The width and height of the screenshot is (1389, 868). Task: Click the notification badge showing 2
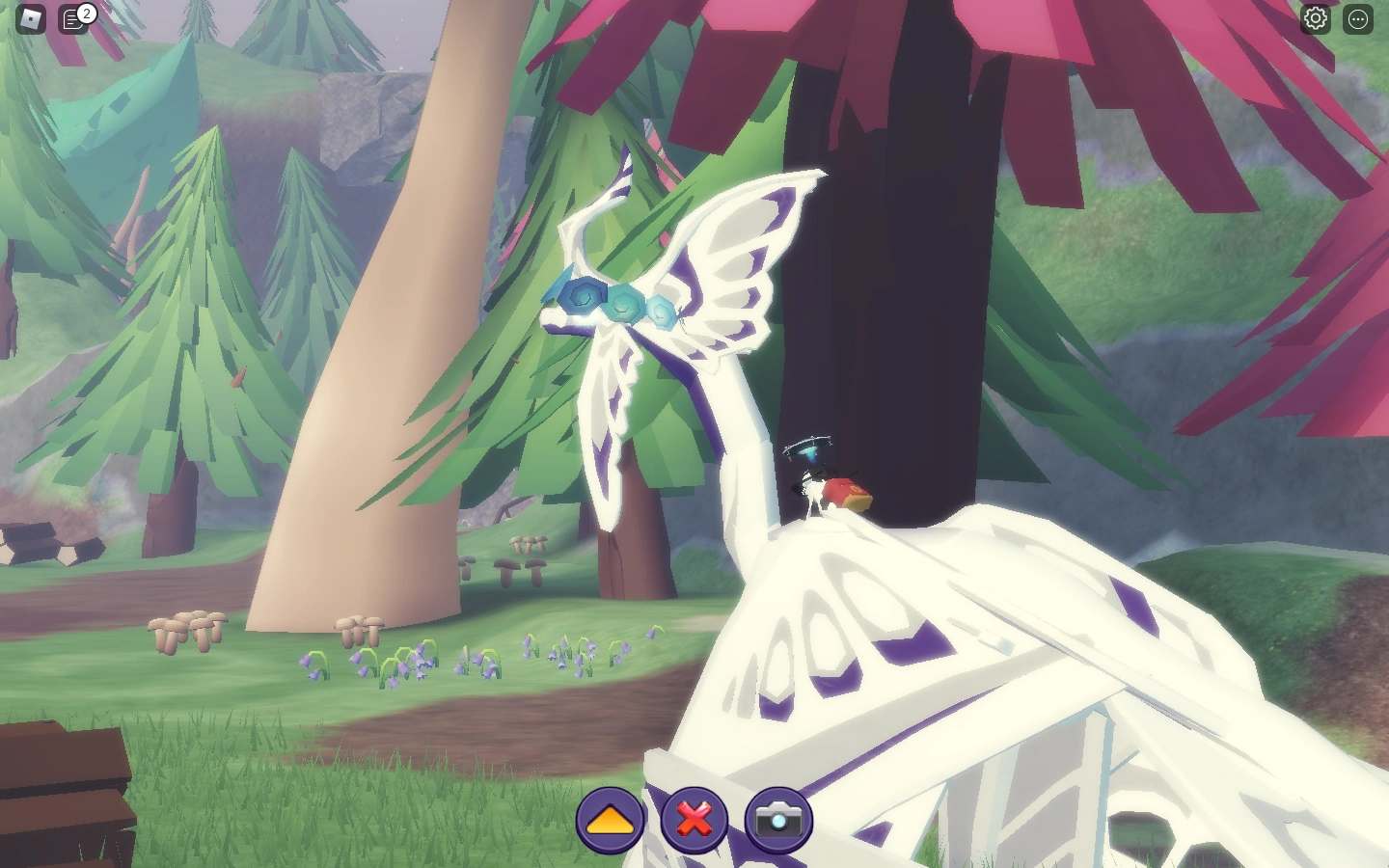click(x=87, y=14)
